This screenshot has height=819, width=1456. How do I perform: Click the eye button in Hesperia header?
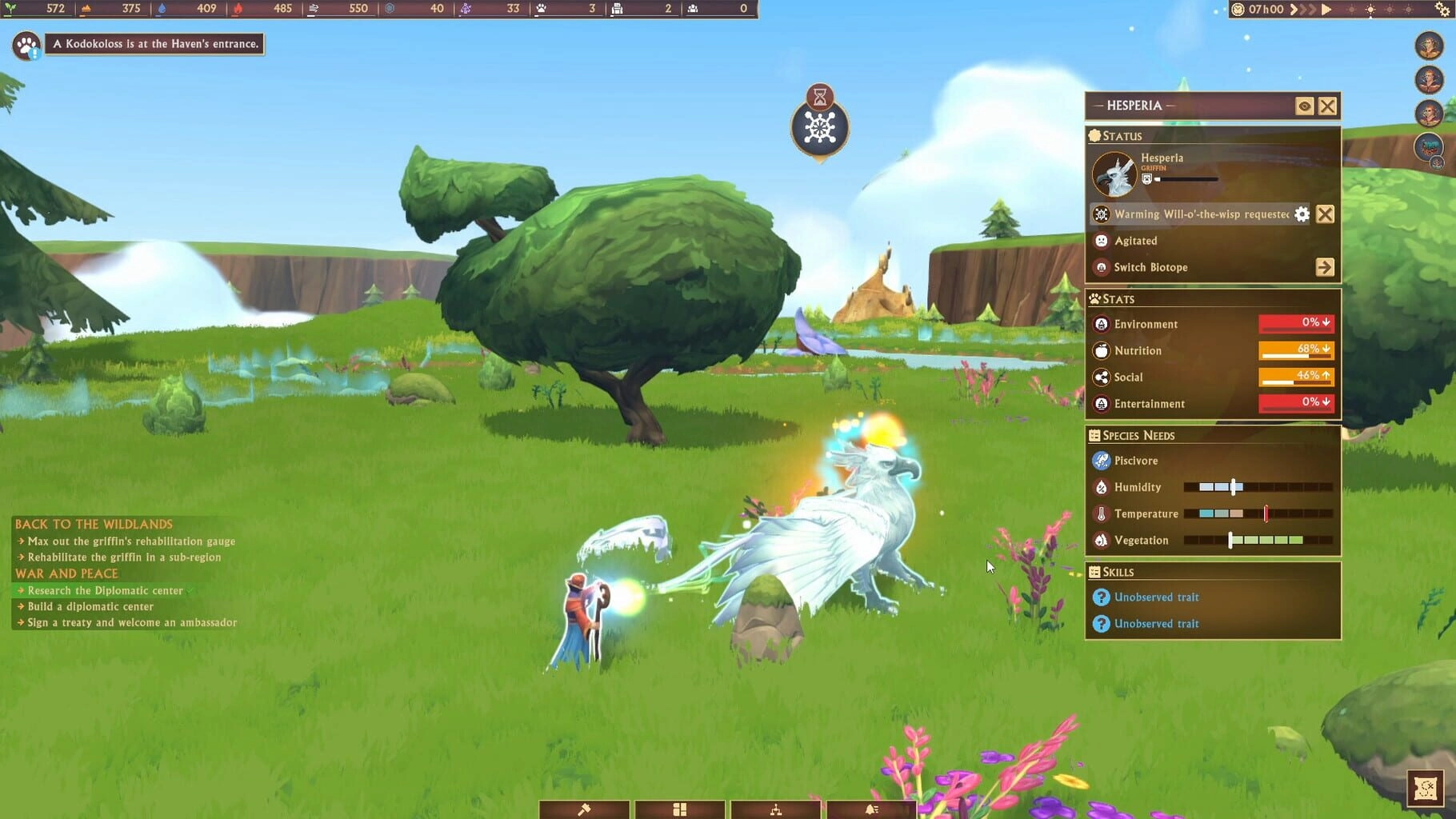(1304, 106)
